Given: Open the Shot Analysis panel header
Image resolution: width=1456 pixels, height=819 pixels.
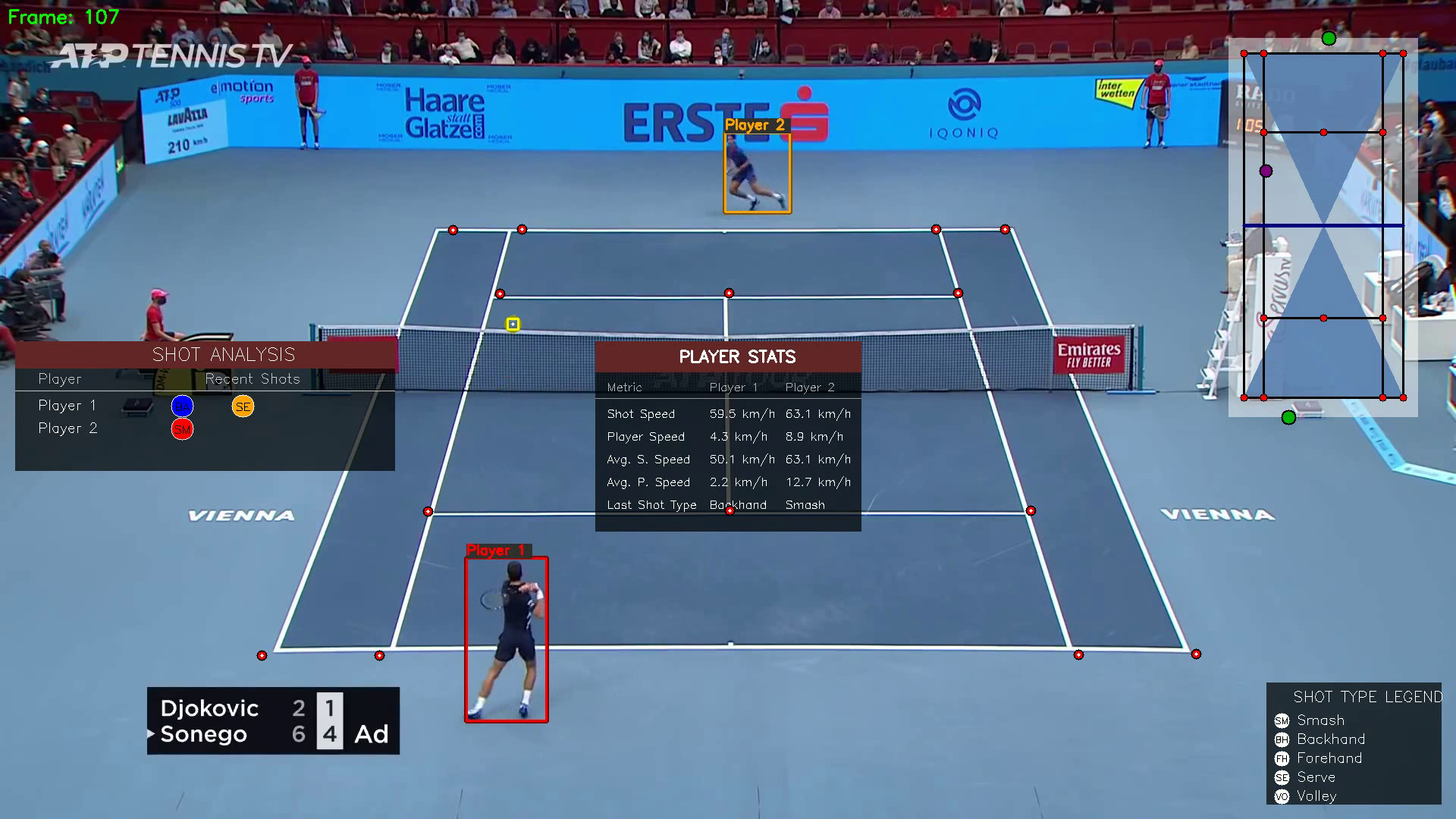Looking at the screenshot, I should click(x=206, y=355).
